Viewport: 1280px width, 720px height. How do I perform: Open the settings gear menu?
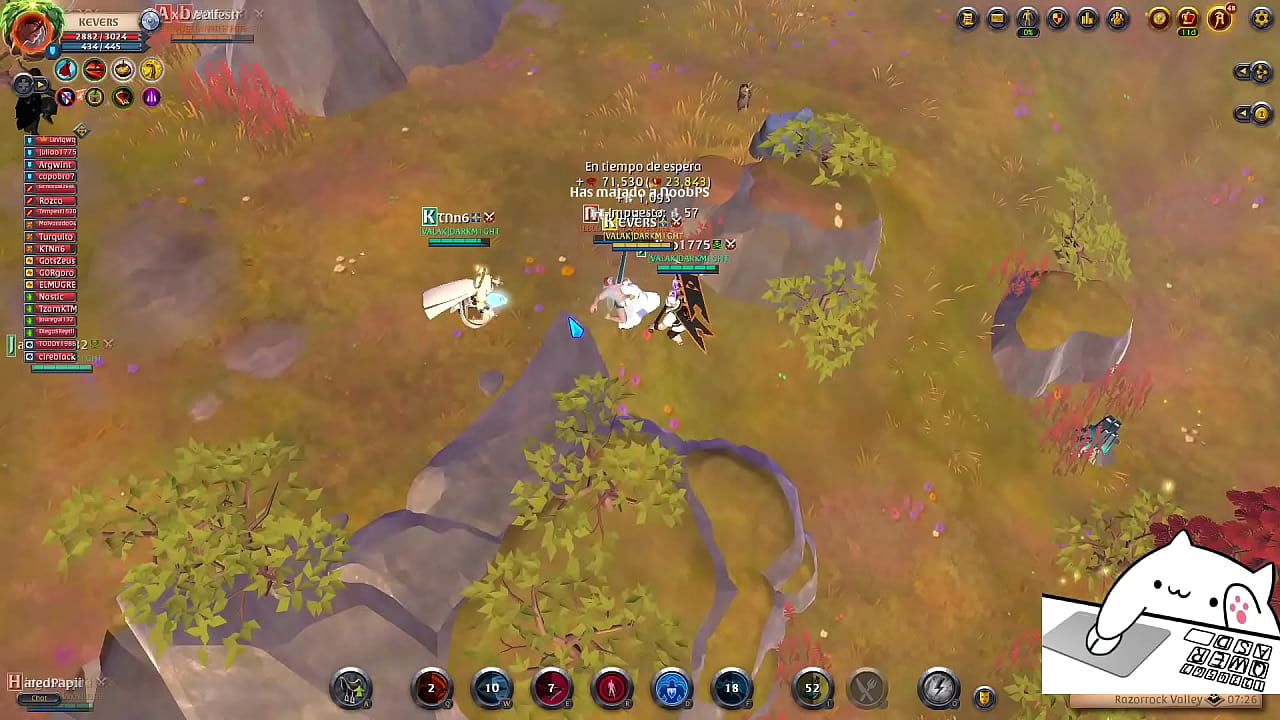tap(1261, 18)
